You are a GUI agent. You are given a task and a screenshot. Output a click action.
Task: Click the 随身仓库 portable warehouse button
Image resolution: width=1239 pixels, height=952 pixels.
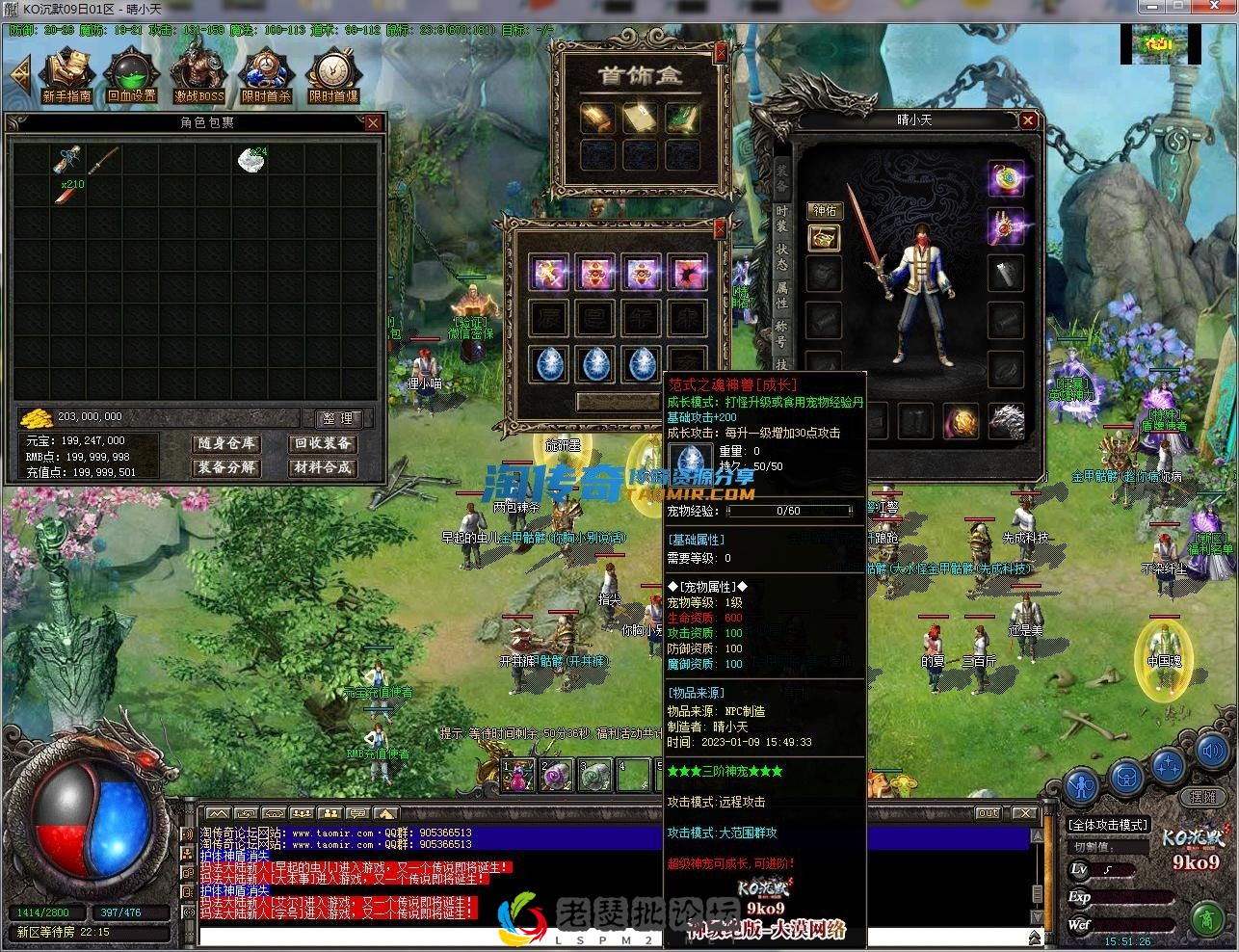click(x=226, y=444)
